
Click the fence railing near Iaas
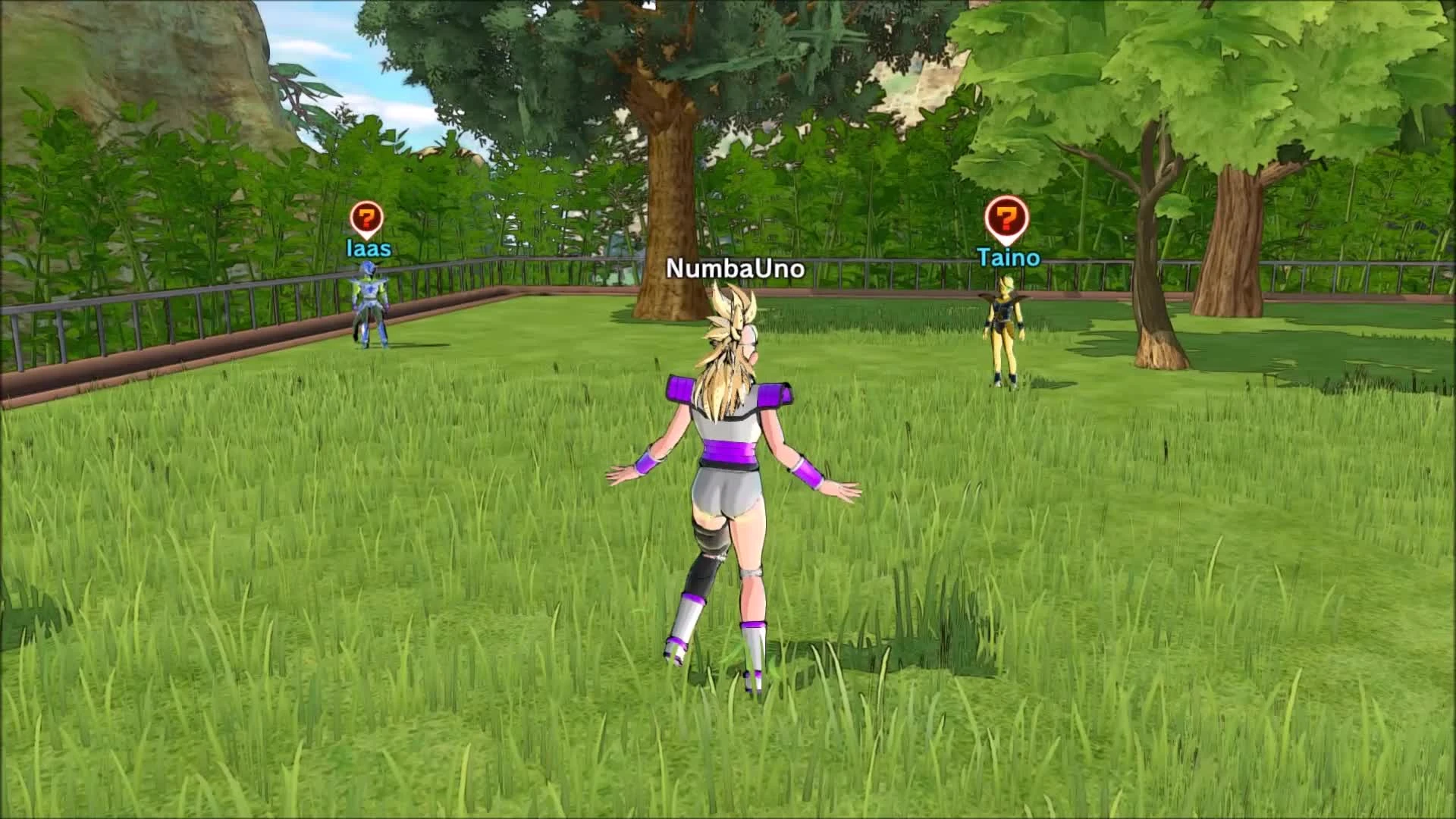point(227,303)
